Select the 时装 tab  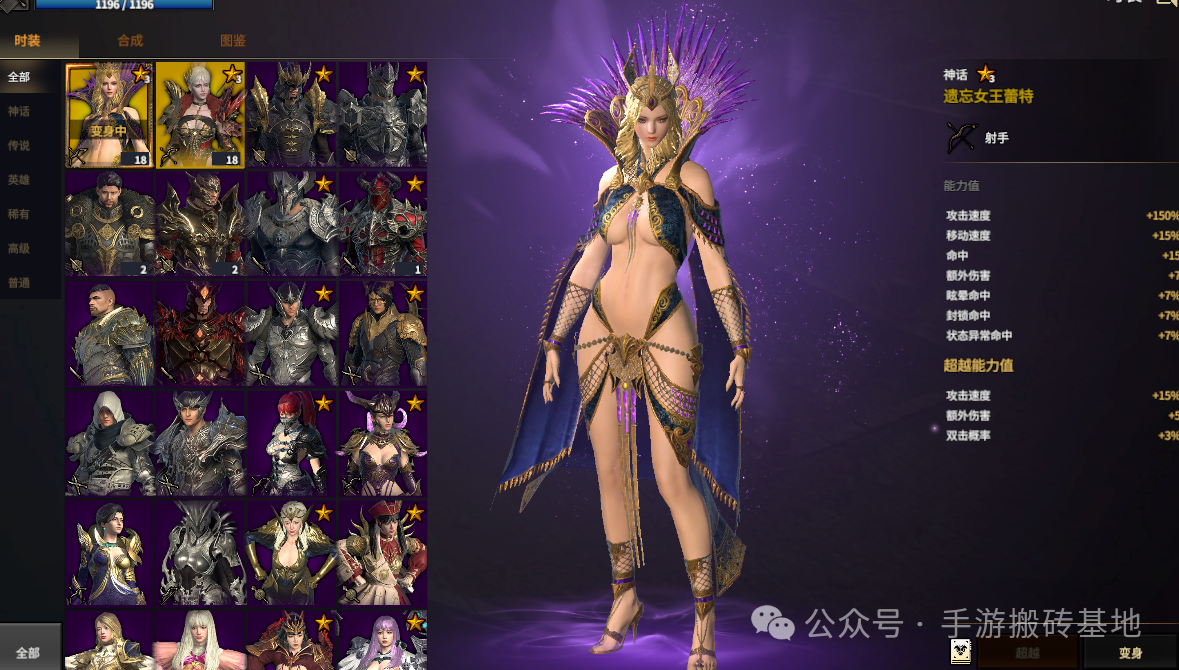coord(27,41)
